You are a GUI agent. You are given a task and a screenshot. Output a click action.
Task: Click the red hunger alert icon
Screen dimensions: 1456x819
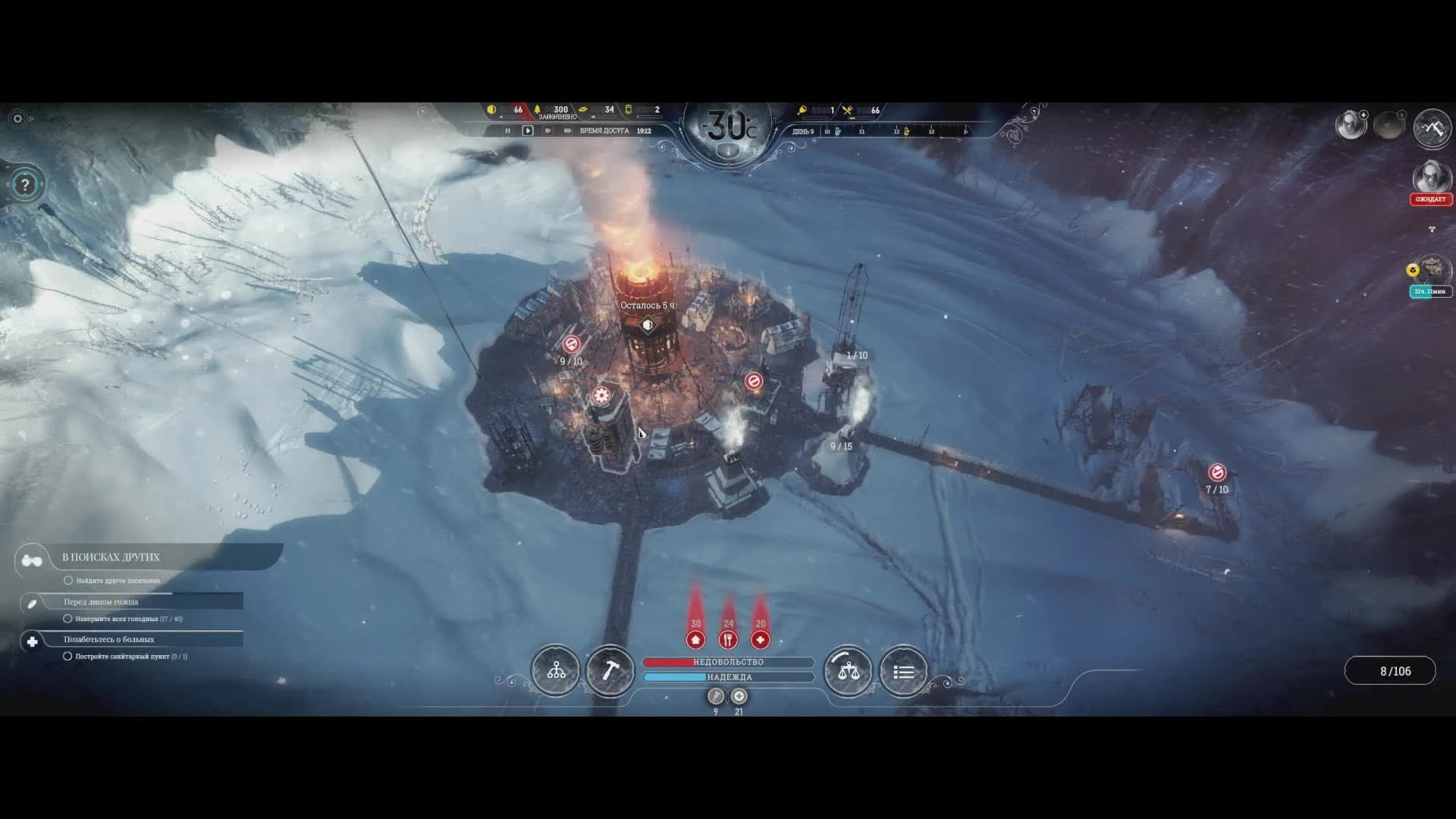728,640
